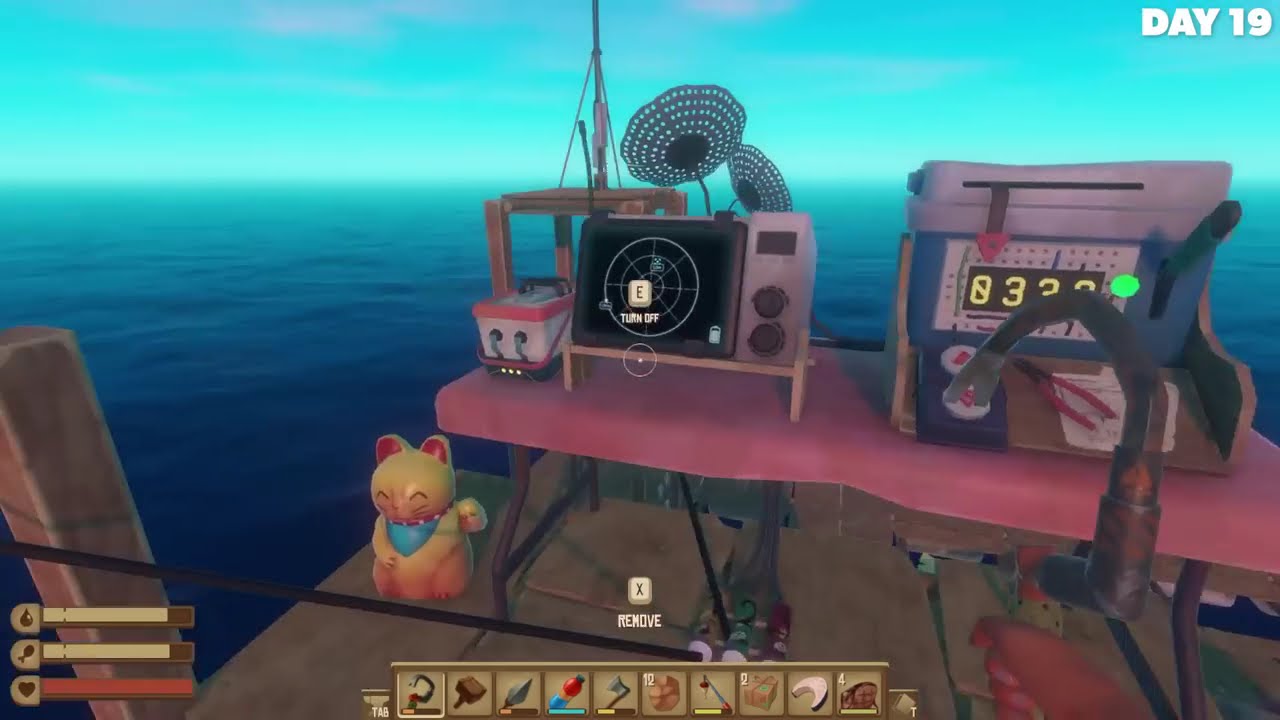Open the notebook icon right of the hotbar
The width and height of the screenshot is (1280, 720).
[903, 703]
